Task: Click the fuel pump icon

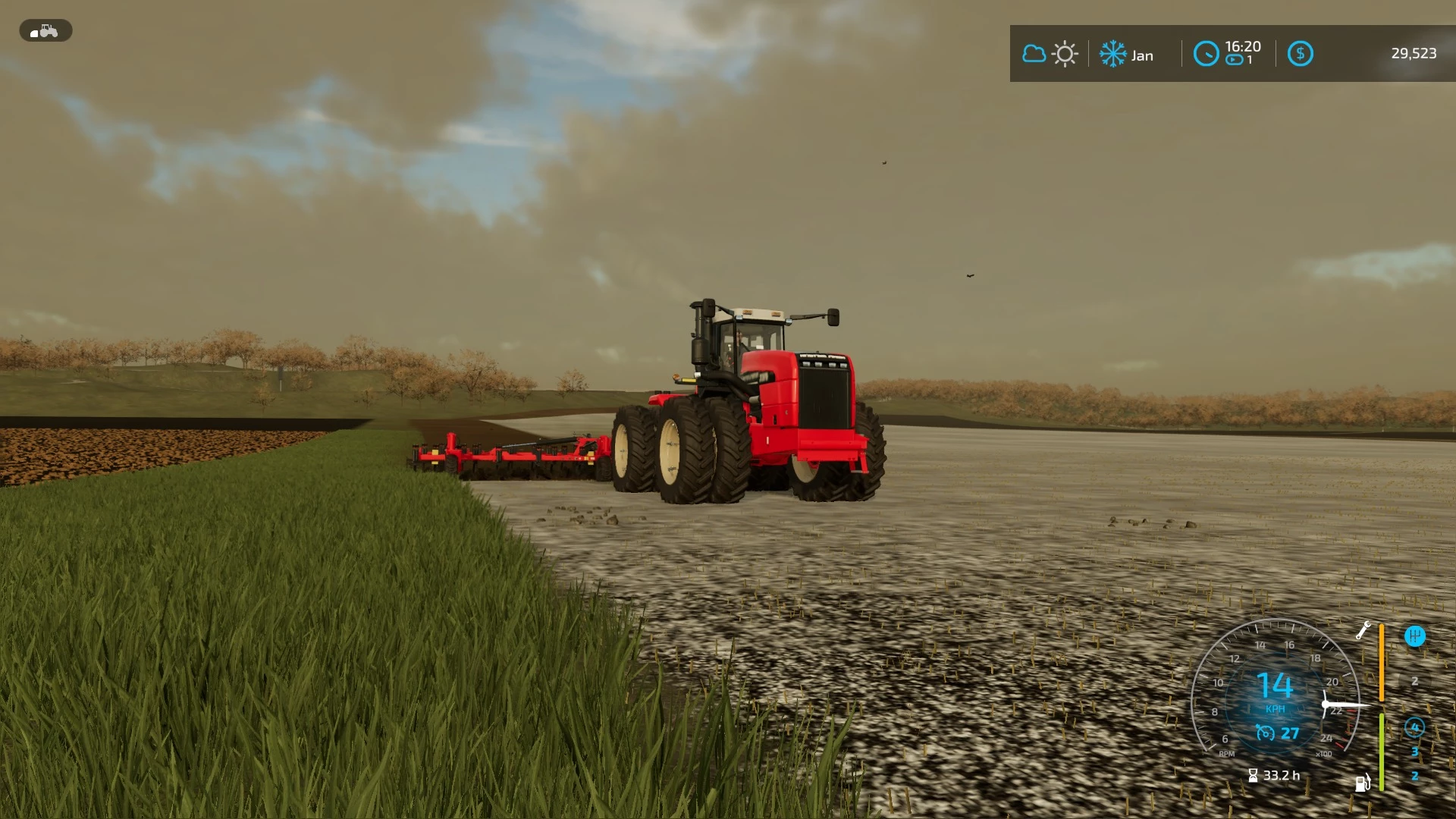Action: [x=1363, y=783]
